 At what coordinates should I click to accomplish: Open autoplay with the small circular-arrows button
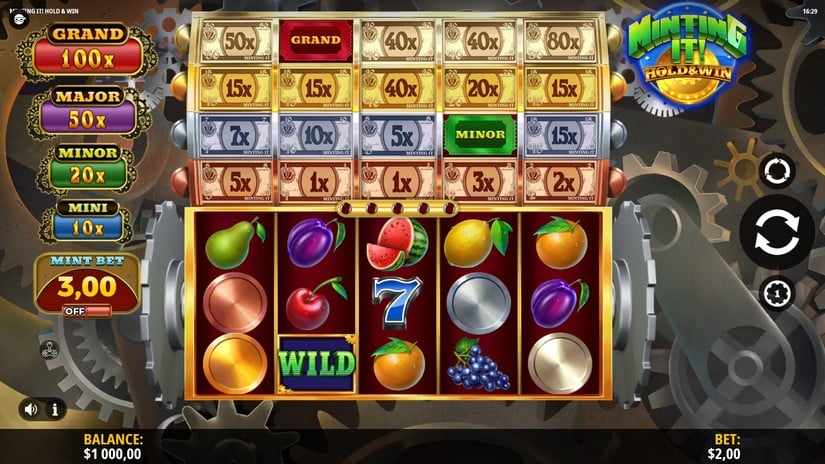[776, 171]
